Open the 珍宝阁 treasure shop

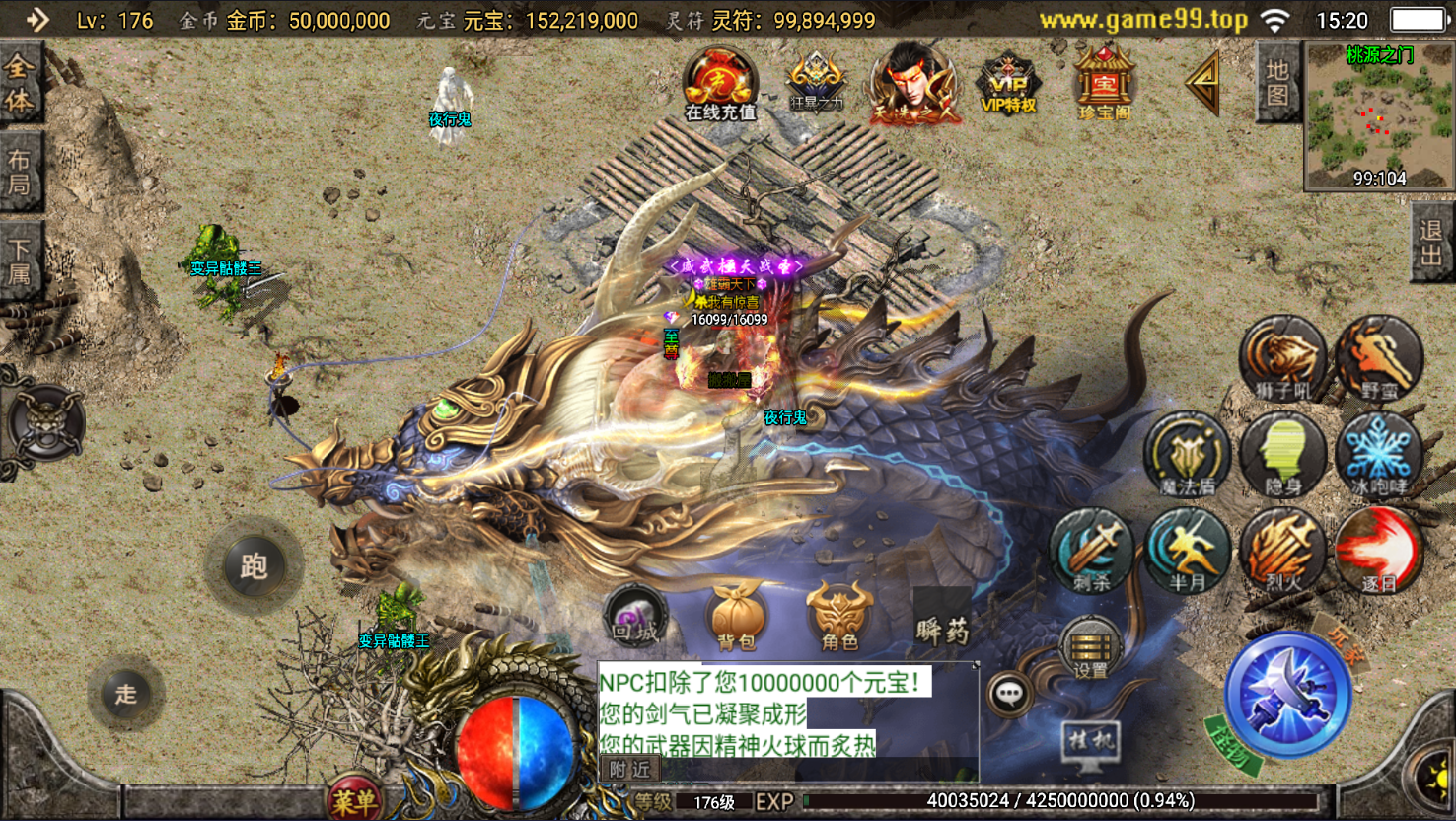point(1104,83)
